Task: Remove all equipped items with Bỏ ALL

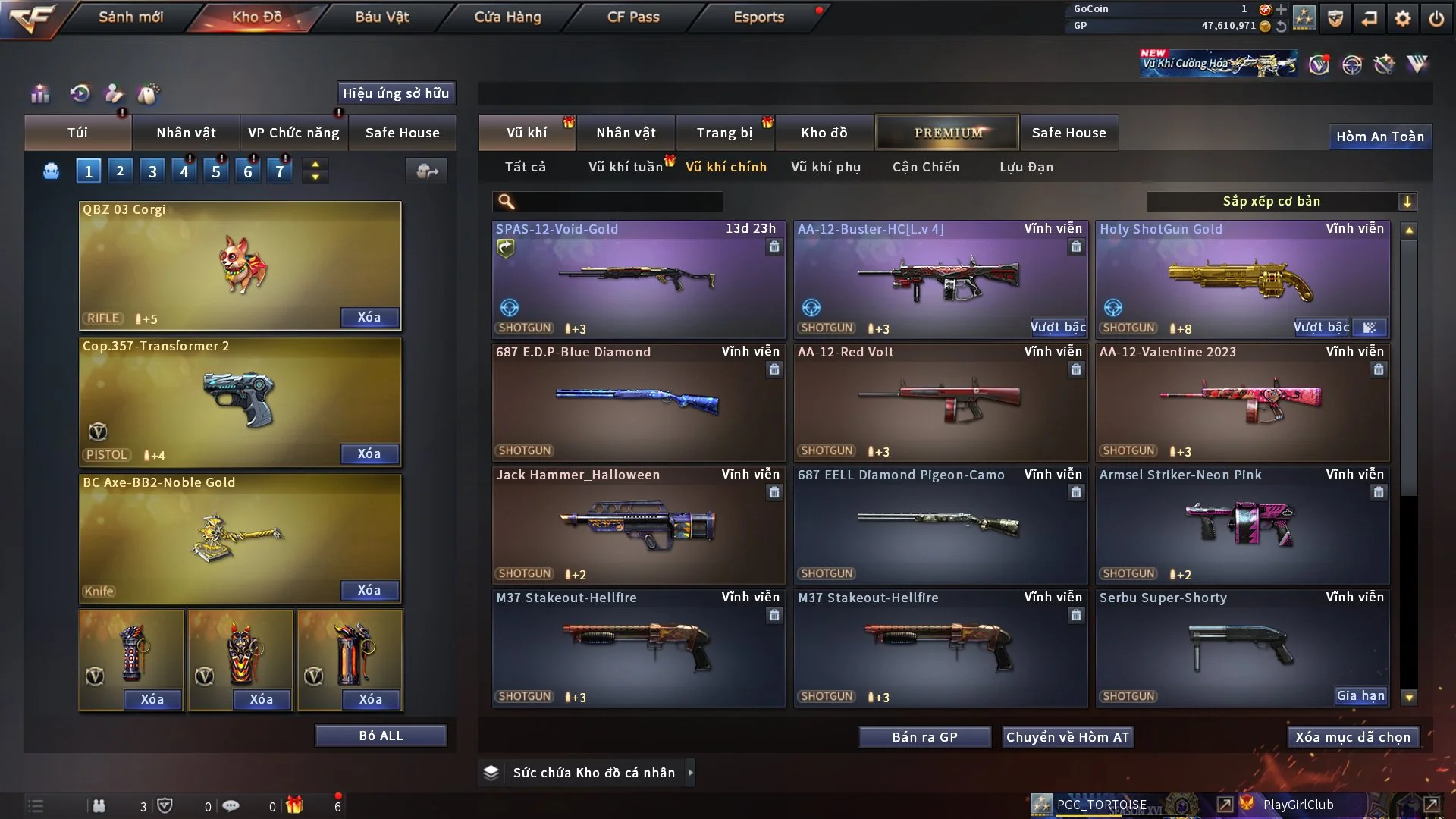Action: (x=381, y=736)
